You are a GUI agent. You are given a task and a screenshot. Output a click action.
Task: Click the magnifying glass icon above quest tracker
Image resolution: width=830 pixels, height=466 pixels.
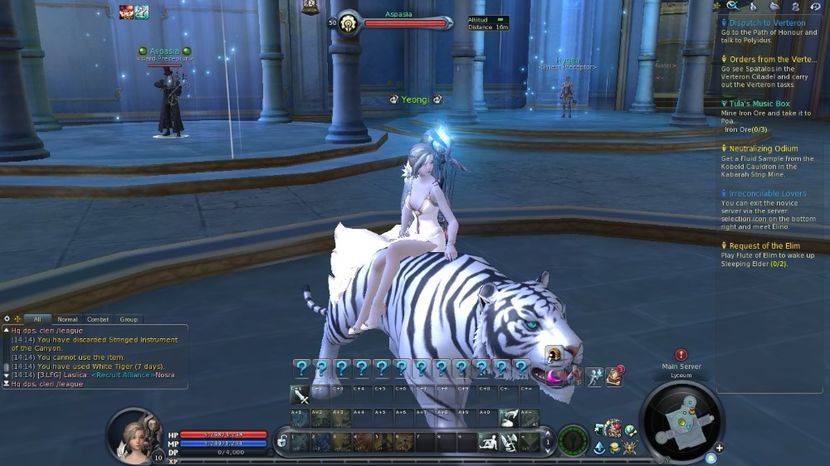[x=733, y=6]
